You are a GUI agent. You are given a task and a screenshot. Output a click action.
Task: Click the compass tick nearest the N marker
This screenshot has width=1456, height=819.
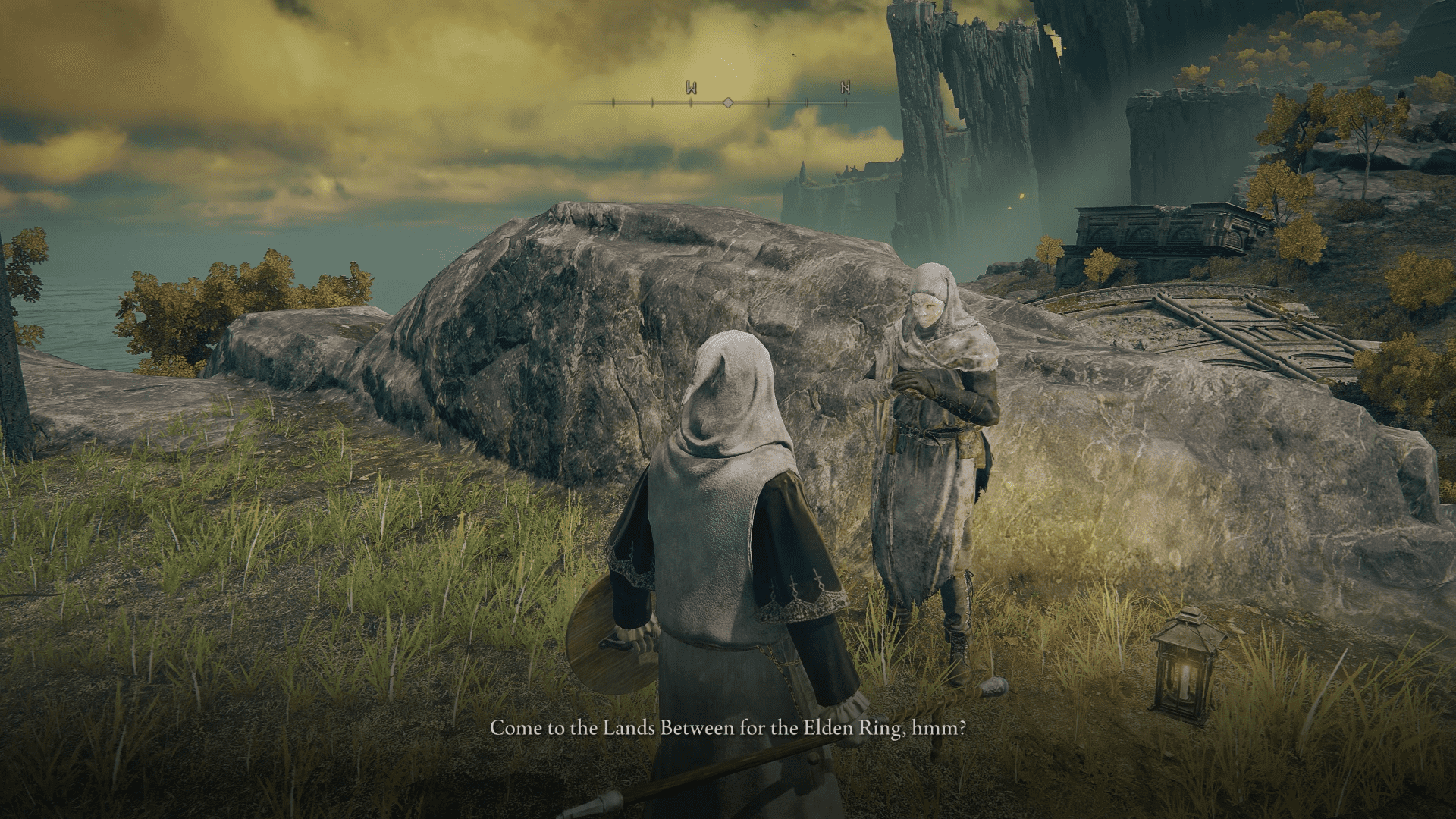pos(846,102)
